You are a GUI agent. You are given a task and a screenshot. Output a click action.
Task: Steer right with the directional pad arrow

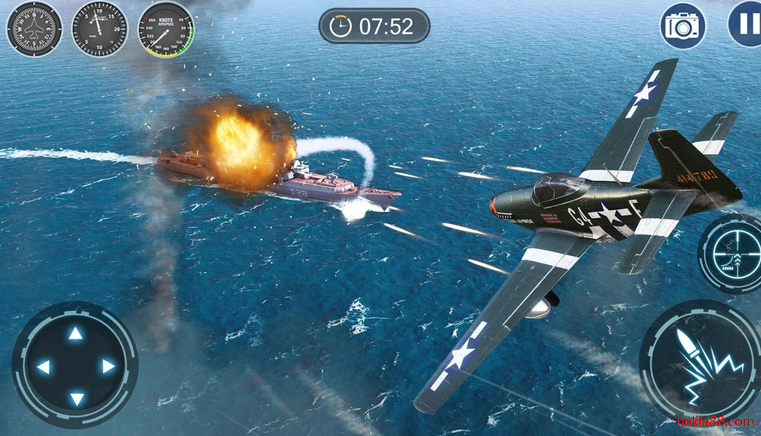108,367
